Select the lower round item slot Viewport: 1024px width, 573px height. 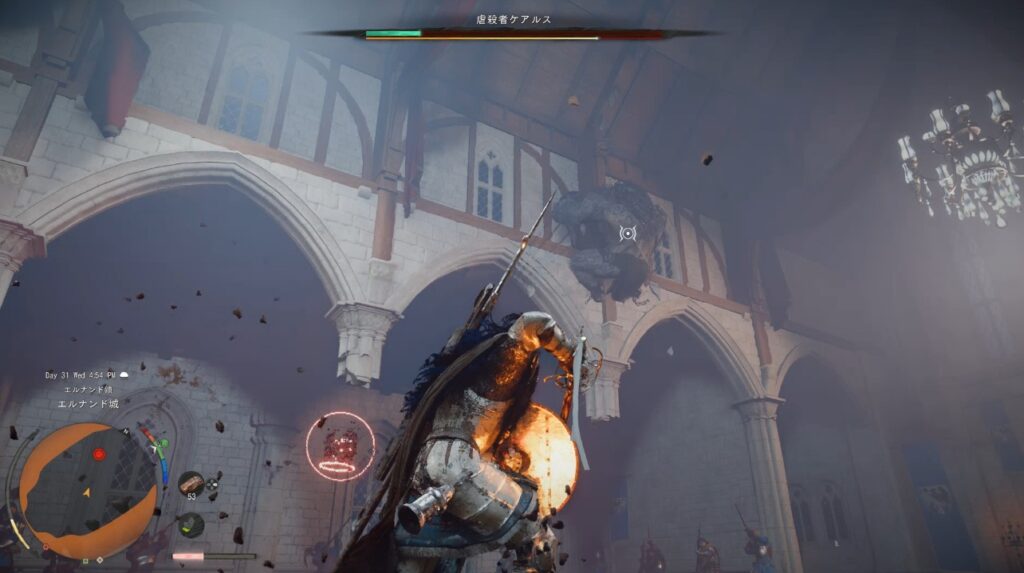click(x=190, y=524)
